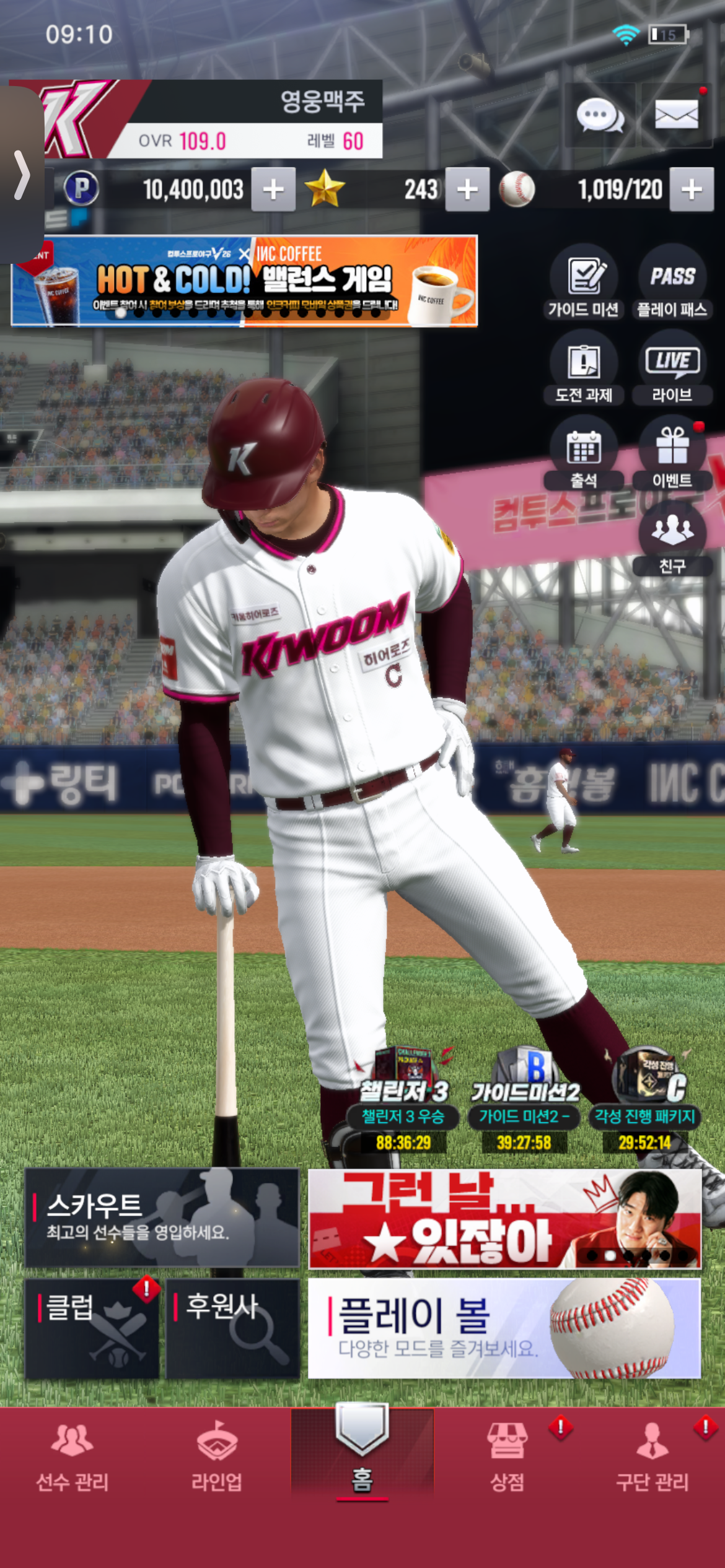
Task: Open the 플레이 패스 PASS menu
Action: (672, 282)
